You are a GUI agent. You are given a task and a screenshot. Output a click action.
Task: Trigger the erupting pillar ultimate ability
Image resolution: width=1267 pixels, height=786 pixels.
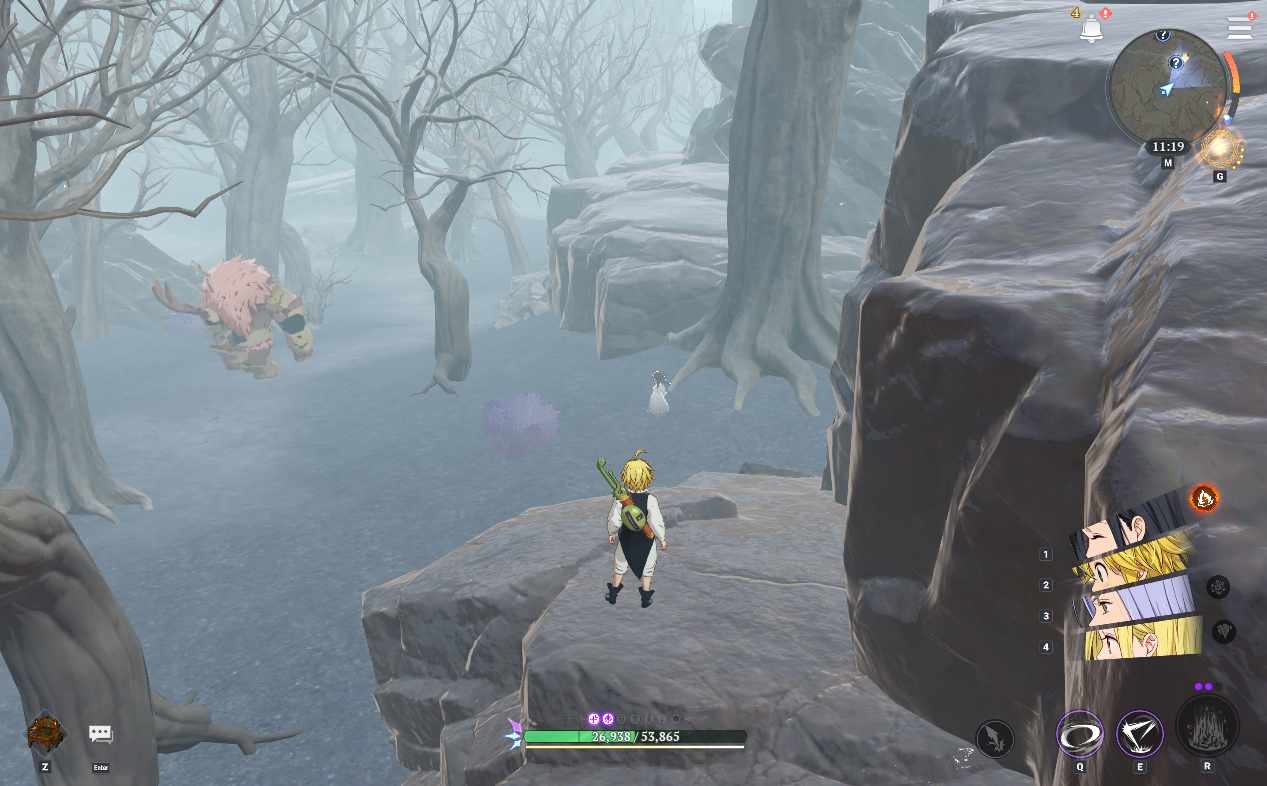(1207, 727)
